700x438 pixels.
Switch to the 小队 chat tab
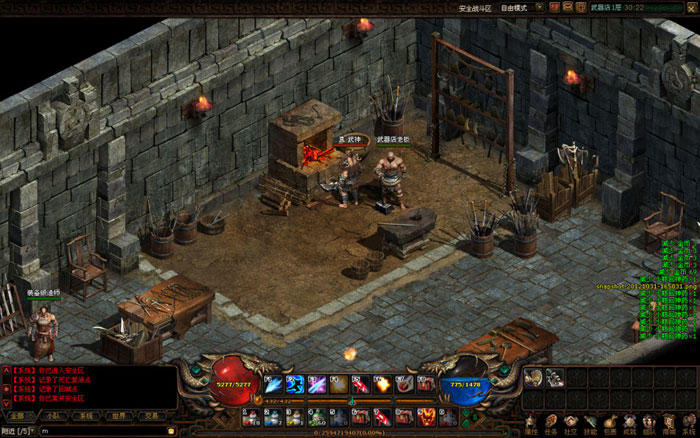click(x=51, y=415)
